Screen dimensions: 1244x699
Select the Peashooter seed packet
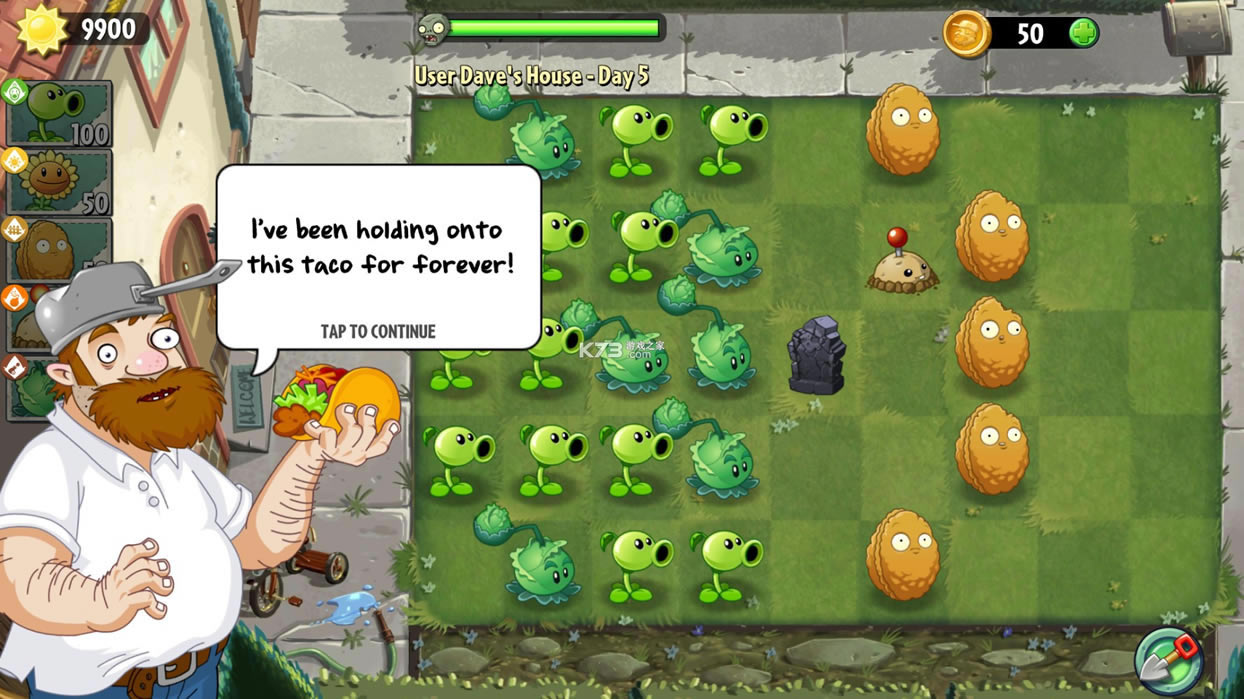(58, 113)
